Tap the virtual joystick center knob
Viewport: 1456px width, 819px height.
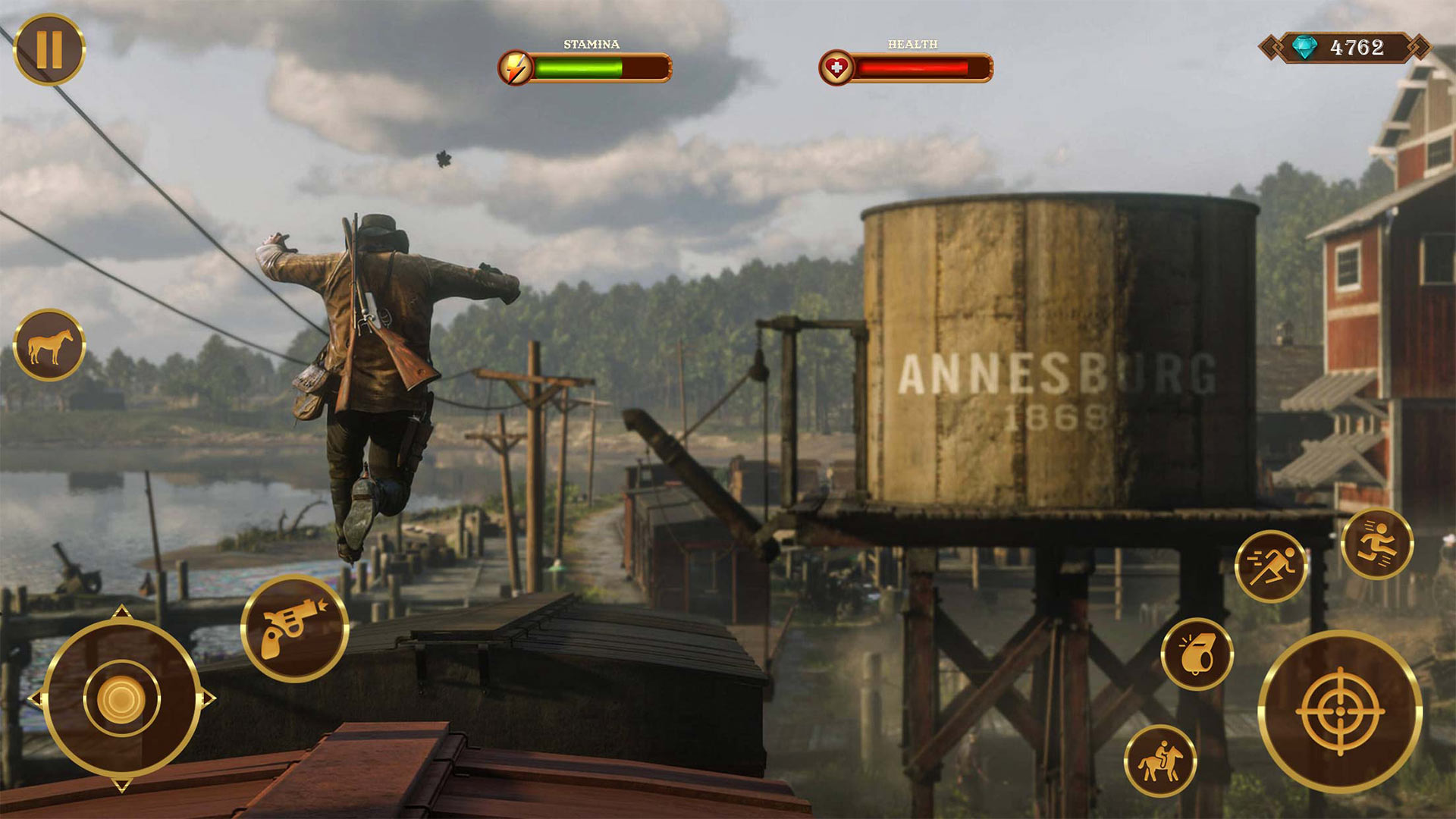coord(121,698)
